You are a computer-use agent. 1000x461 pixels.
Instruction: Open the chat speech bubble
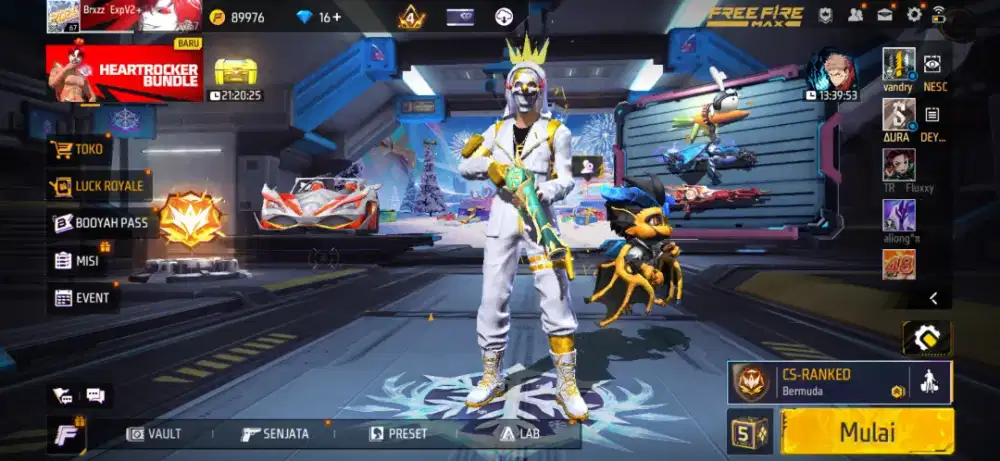click(x=96, y=396)
